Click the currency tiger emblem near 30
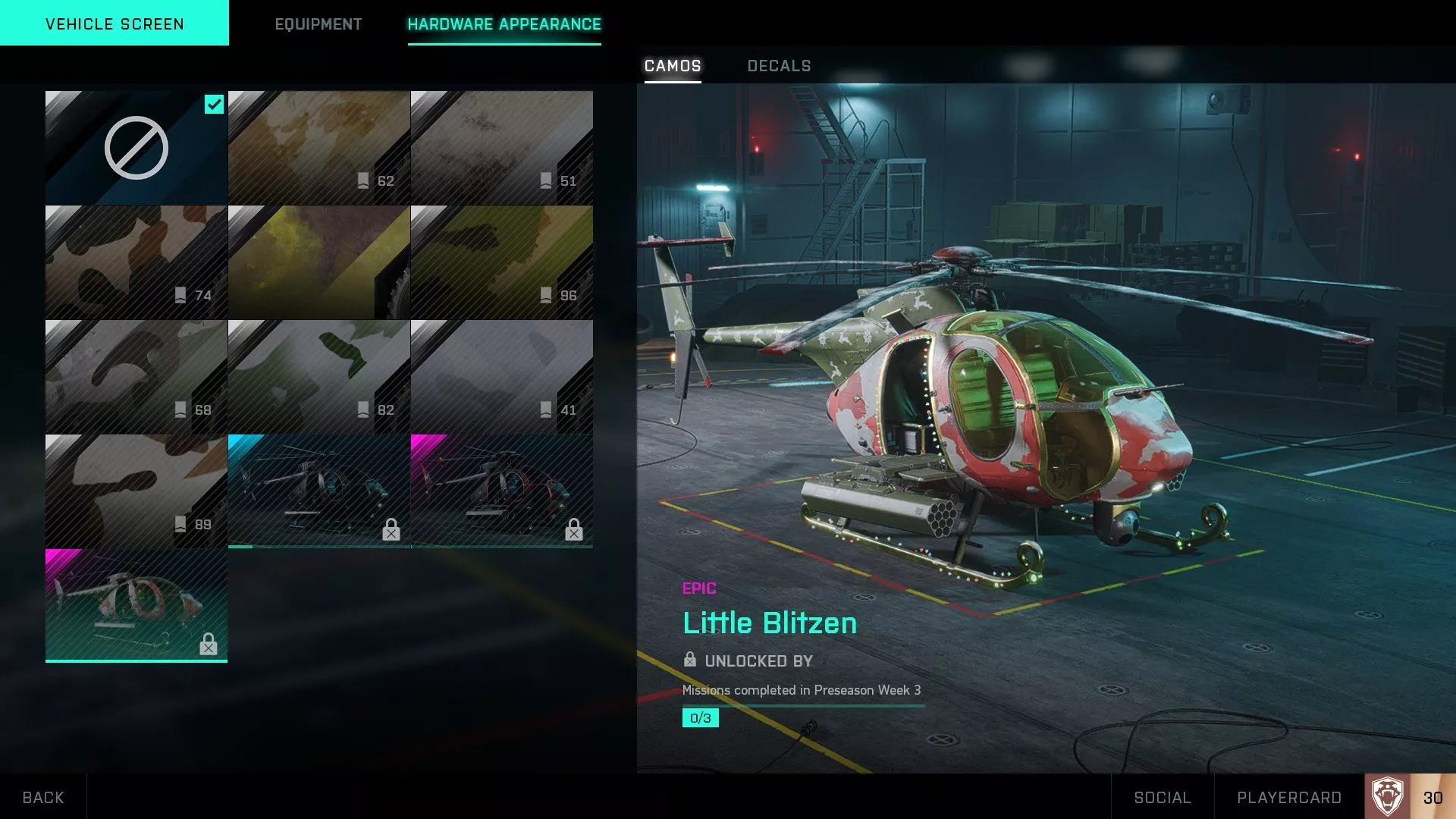The width and height of the screenshot is (1456, 819). click(1389, 797)
